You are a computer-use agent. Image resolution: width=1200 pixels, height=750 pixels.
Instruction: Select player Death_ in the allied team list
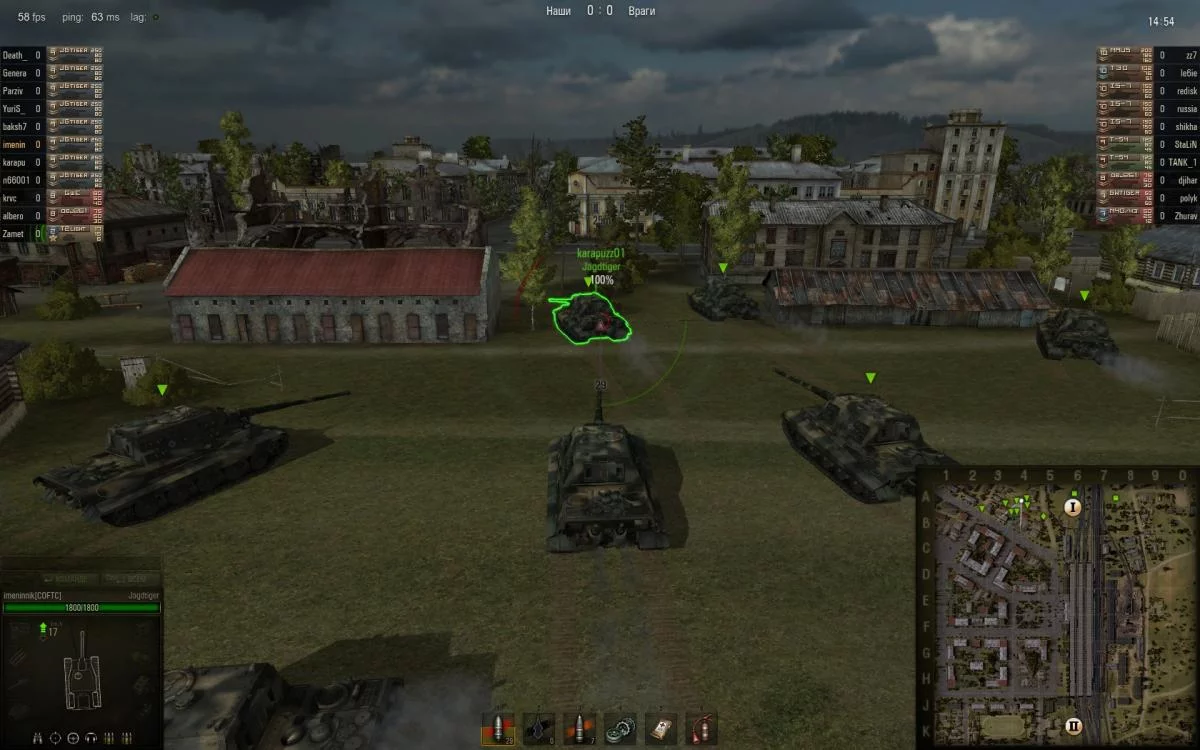(x=15, y=56)
